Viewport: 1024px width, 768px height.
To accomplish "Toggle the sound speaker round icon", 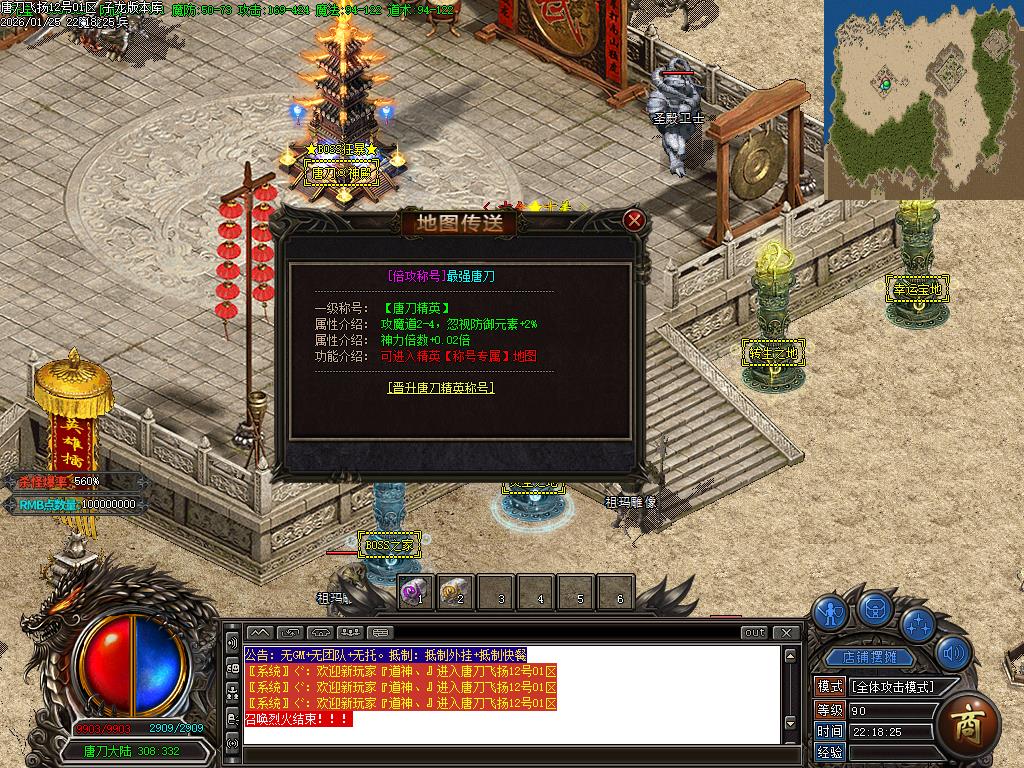I will pos(954,653).
